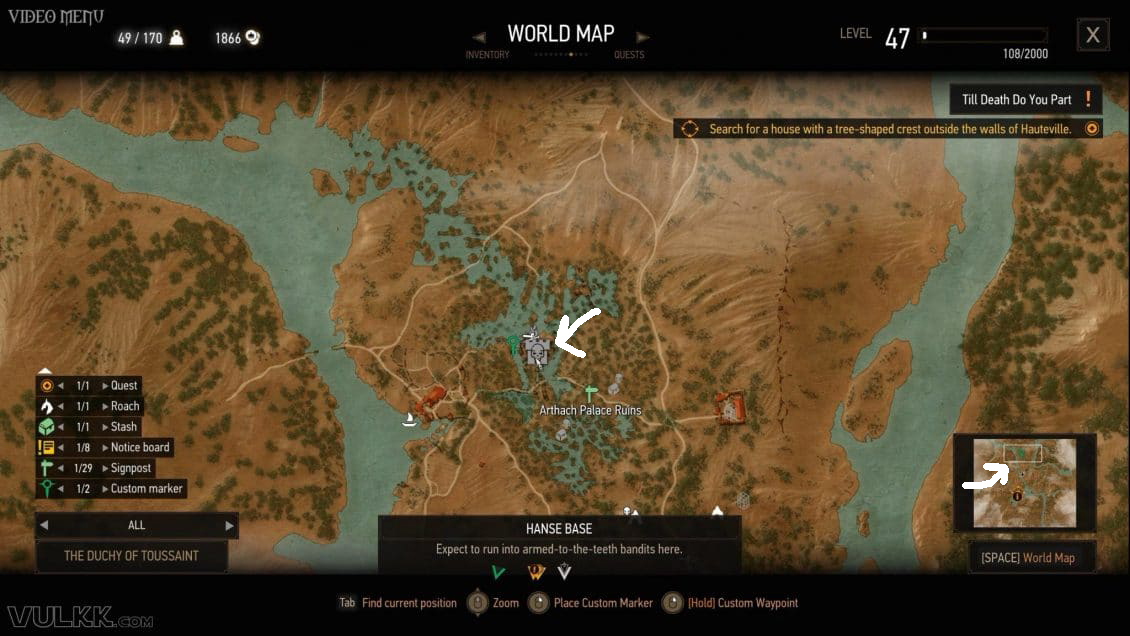
Task: Click the white boat harbor marker
Action: click(408, 419)
